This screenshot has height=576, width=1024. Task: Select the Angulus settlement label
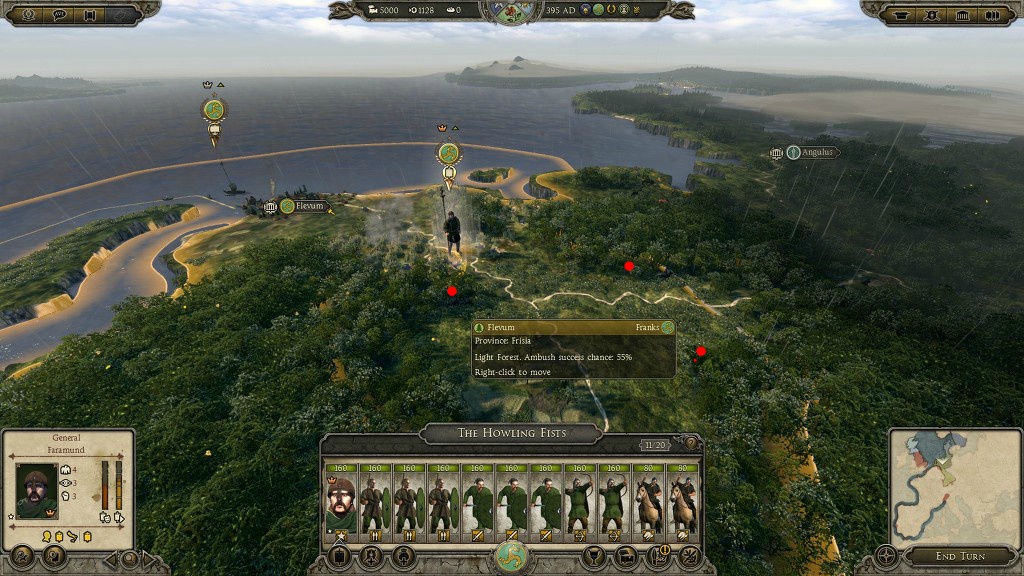pos(816,153)
